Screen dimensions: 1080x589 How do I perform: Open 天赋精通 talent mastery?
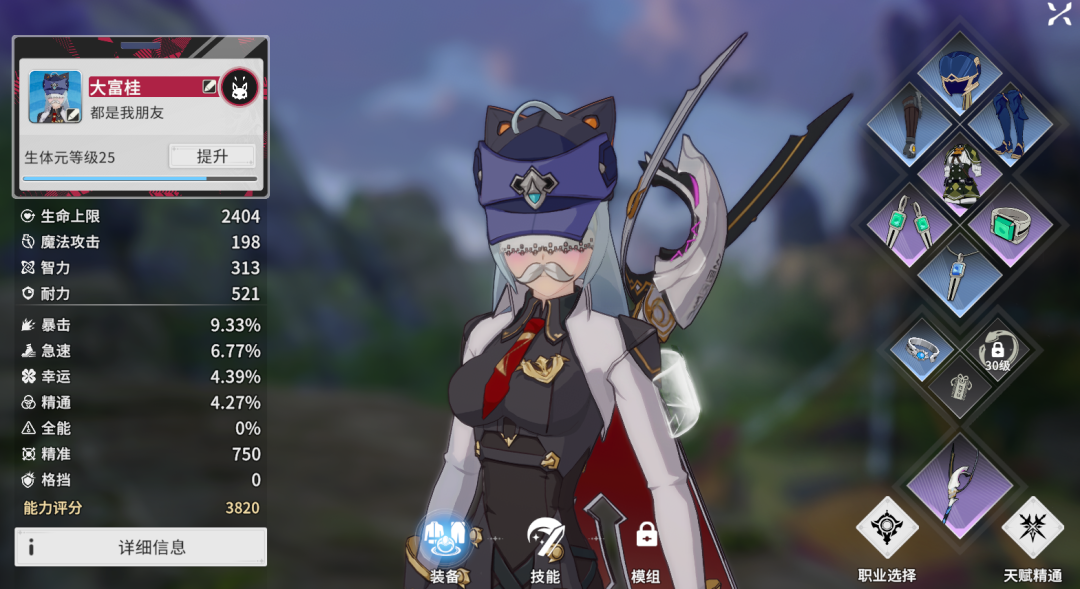coord(1032,537)
